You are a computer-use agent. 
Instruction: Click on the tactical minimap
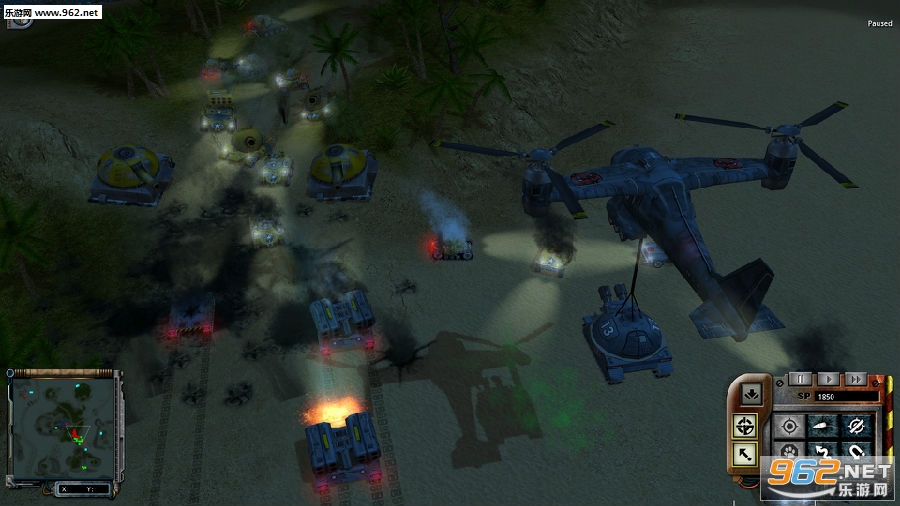64,426
